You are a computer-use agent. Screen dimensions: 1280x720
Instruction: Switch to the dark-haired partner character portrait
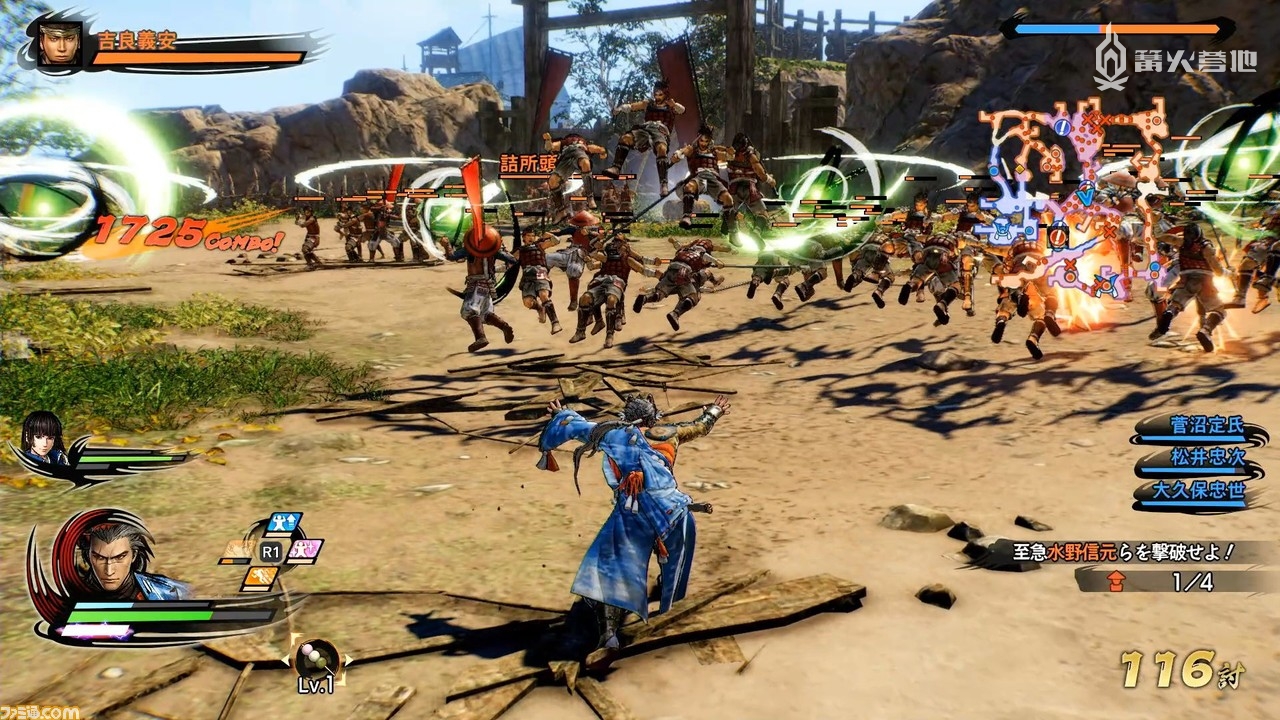tap(43, 440)
